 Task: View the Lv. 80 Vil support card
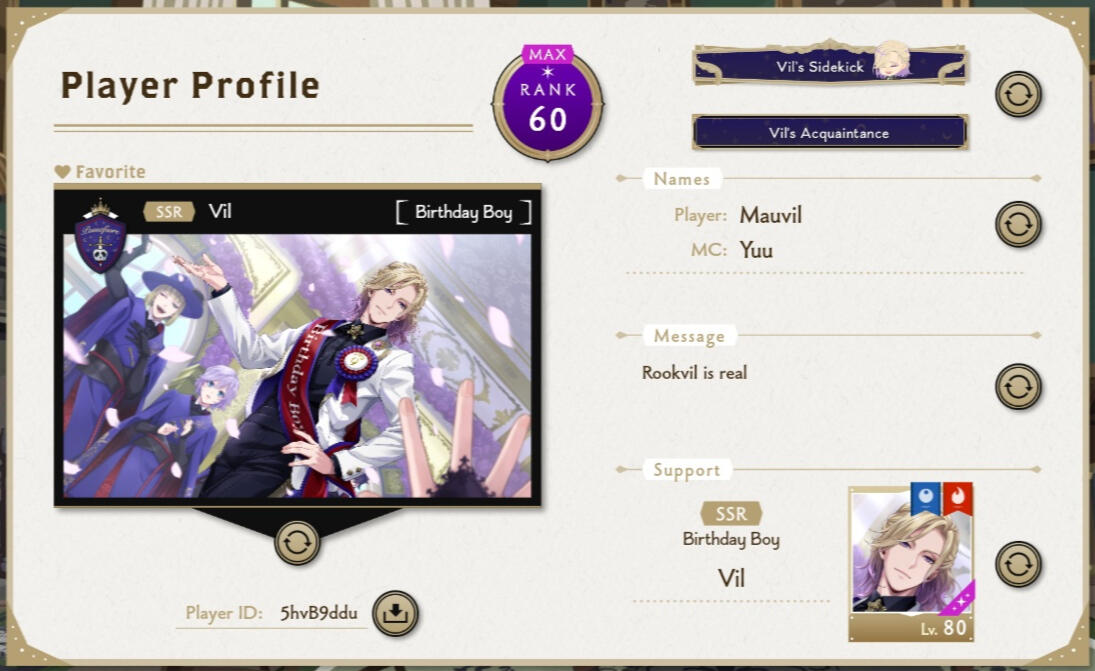point(911,563)
